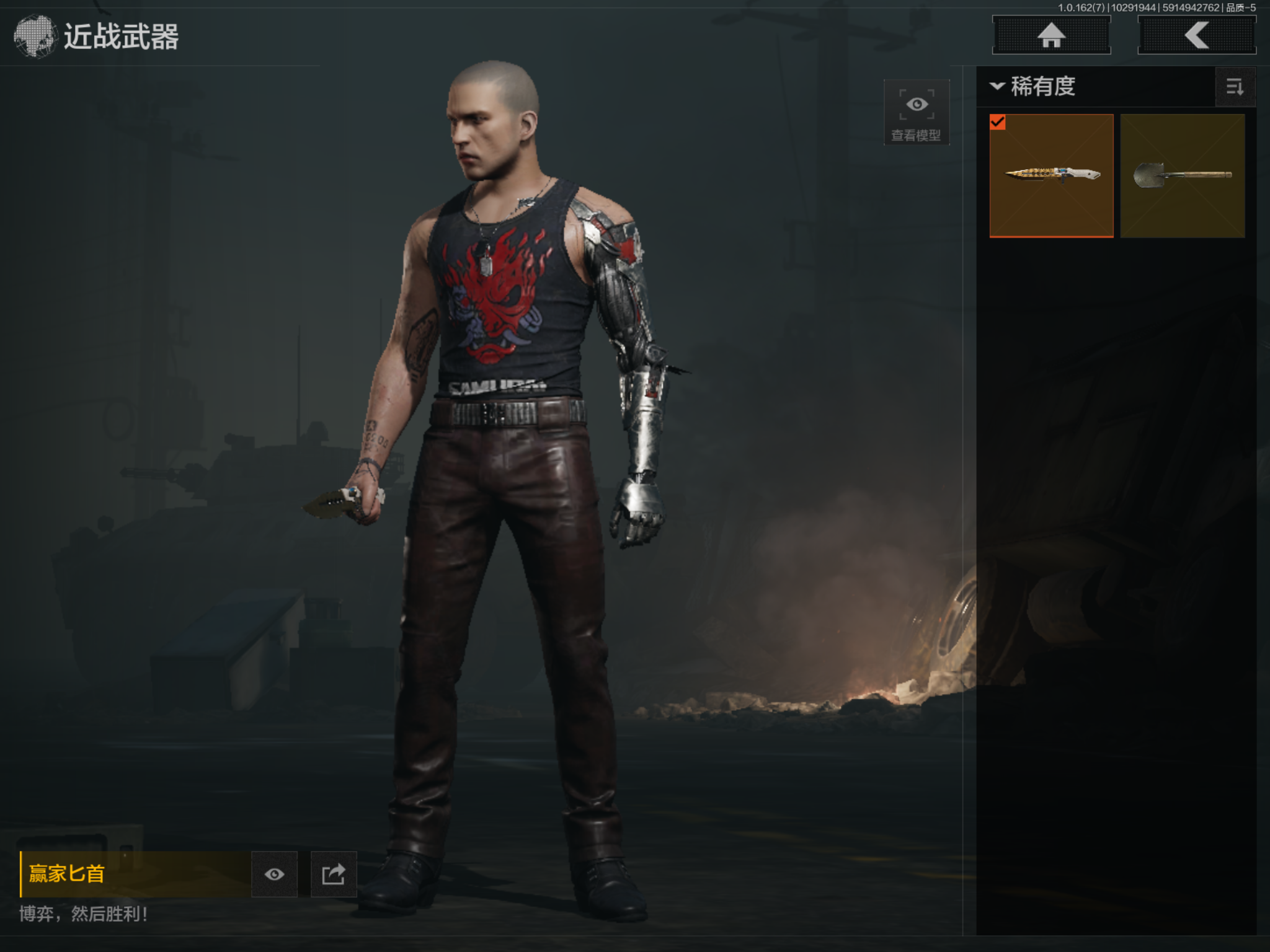Return to the home screen
The height and width of the screenshot is (952, 1270).
tap(1051, 35)
